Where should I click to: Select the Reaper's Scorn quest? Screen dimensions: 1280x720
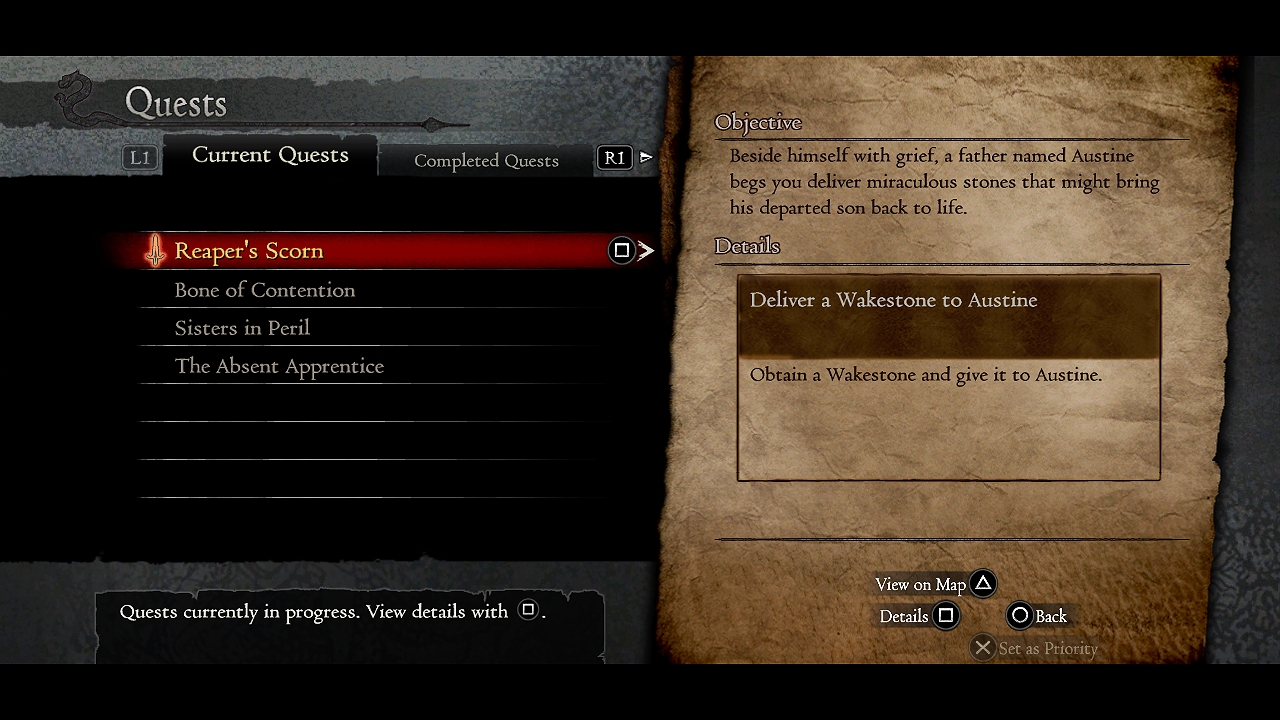click(249, 251)
